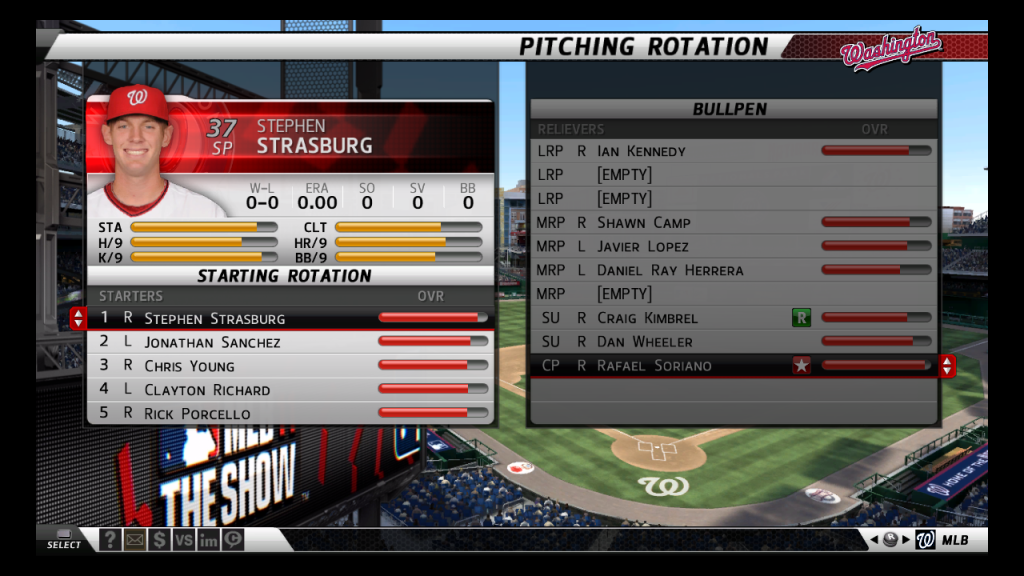1024x576 pixels.
Task: Choose Jonathan Sanchez in the rotation
Action: click(290, 342)
